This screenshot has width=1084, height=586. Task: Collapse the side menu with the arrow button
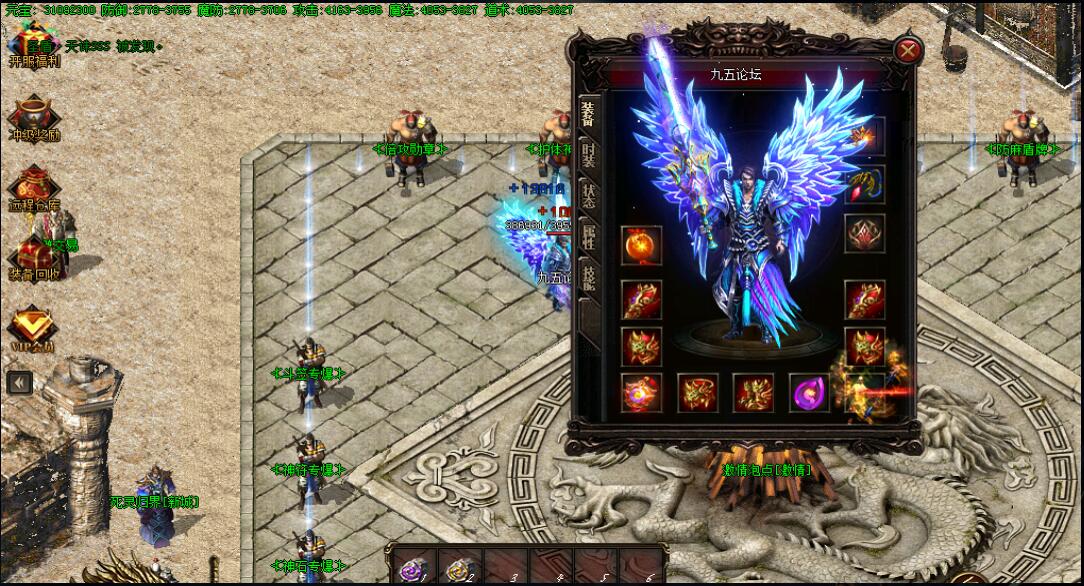pyautogui.click(x=18, y=381)
